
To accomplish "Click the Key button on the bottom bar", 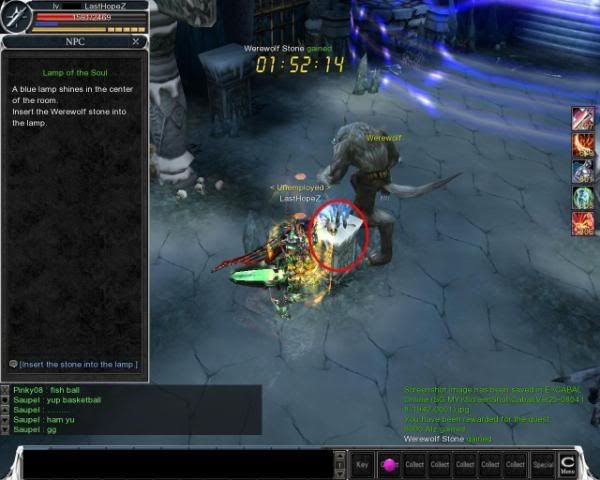I will 363,465.
